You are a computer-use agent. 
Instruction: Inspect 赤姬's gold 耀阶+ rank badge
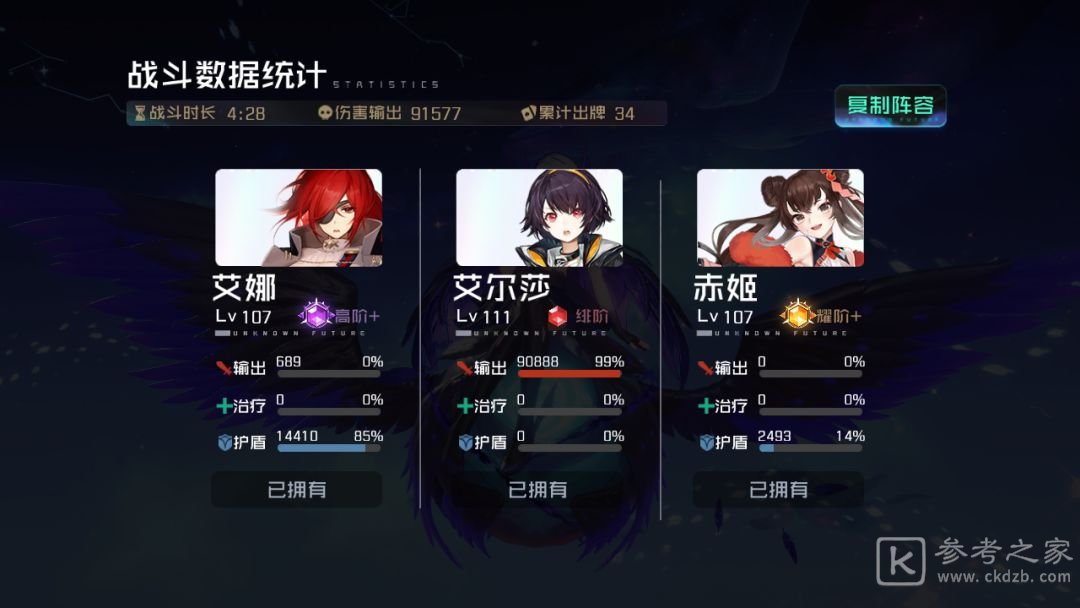point(797,317)
